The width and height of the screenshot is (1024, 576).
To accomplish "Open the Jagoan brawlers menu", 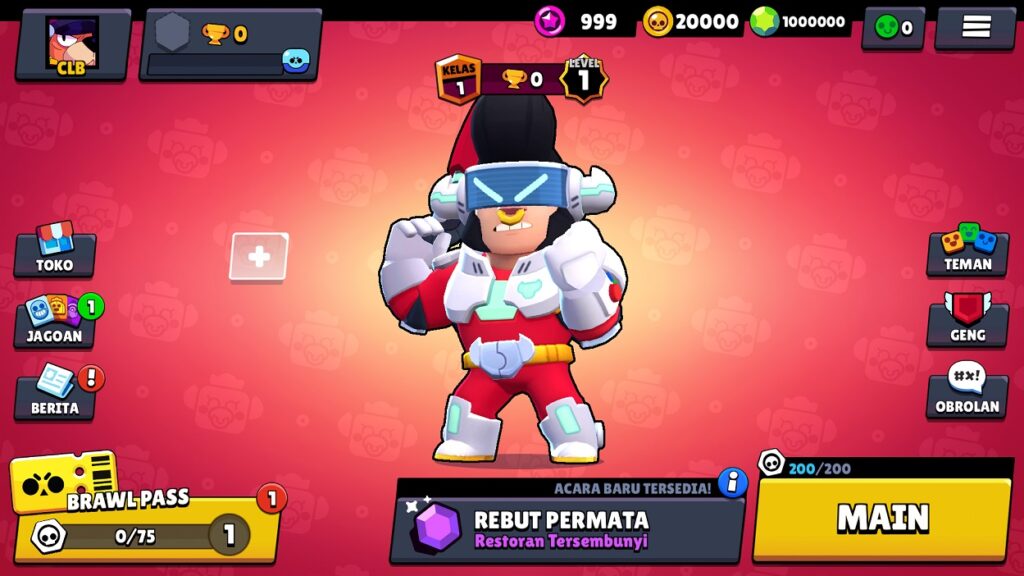I will pyautogui.click(x=55, y=322).
